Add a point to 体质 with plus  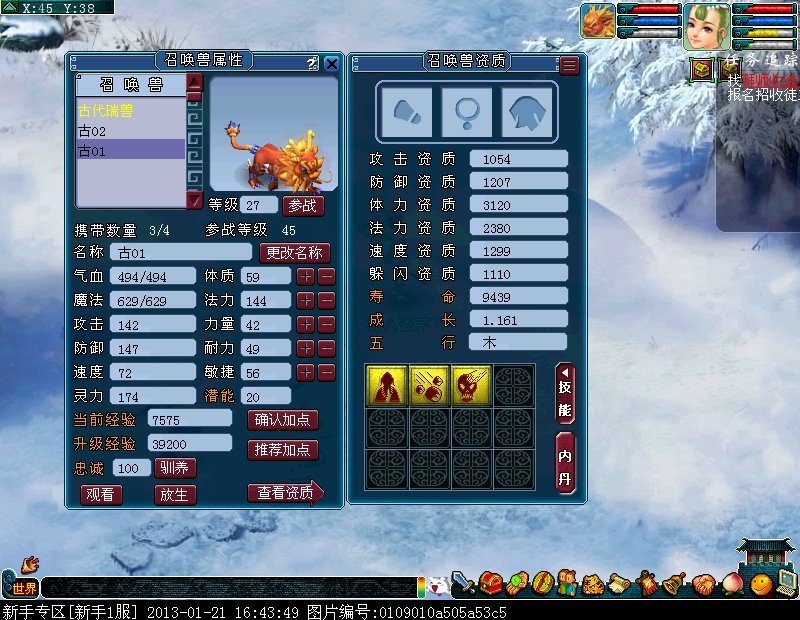click(305, 276)
